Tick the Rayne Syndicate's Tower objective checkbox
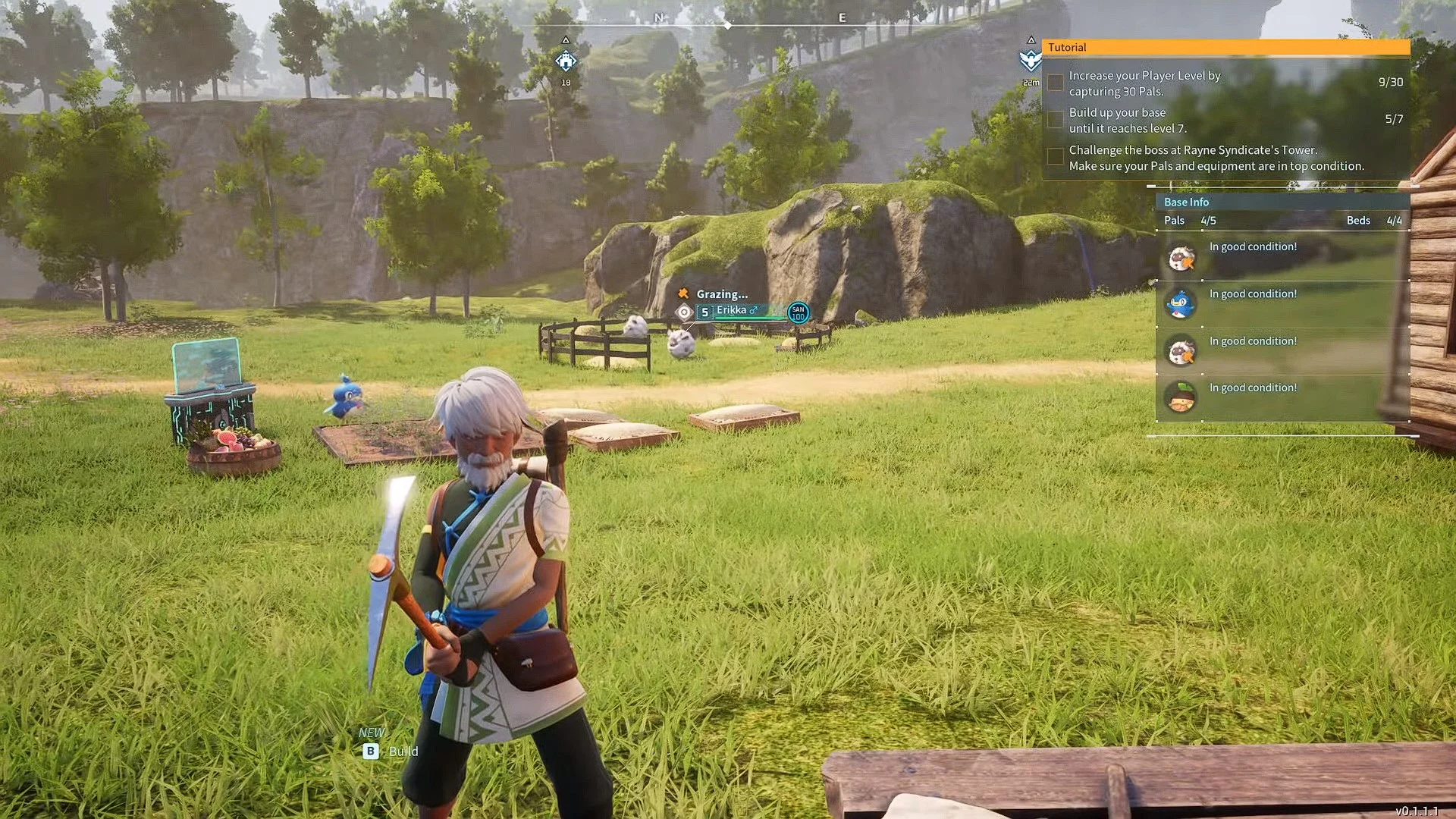Viewport: 1456px width, 819px height. [x=1055, y=157]
